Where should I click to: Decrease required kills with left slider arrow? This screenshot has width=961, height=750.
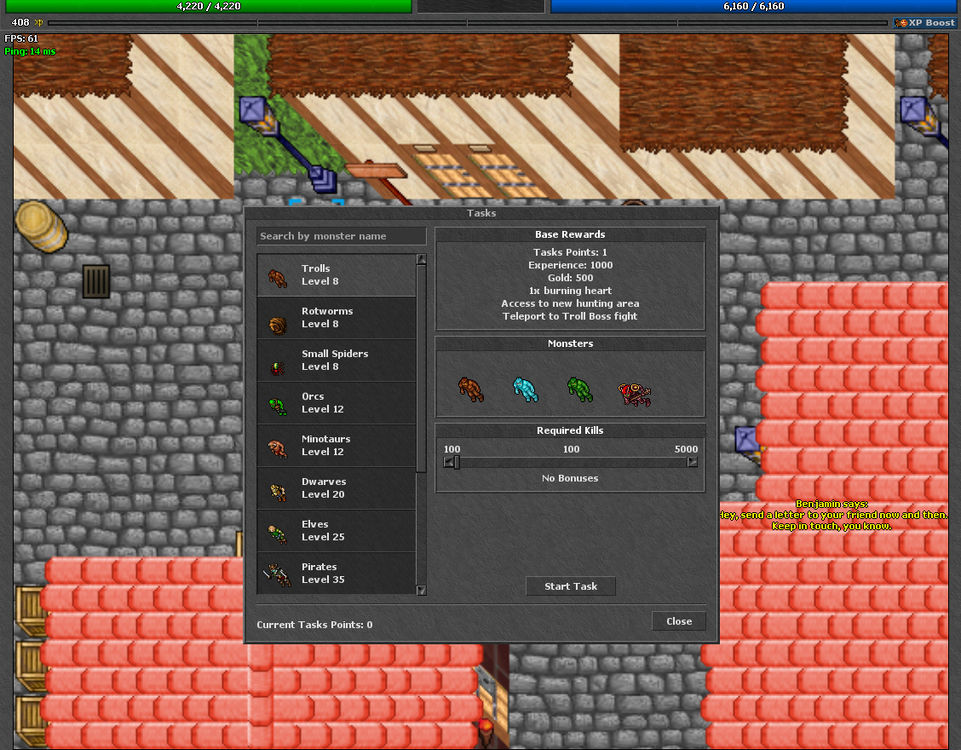449,462
